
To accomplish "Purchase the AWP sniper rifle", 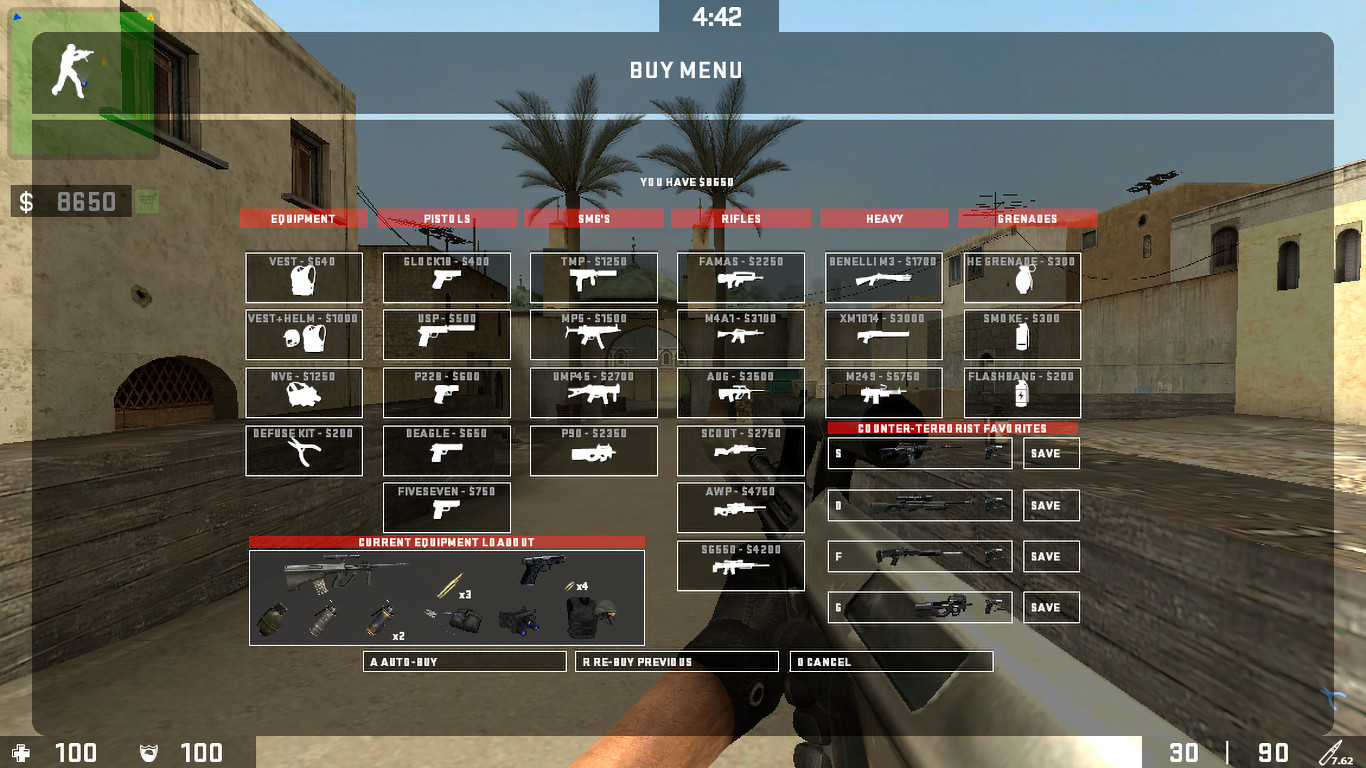I will [x=740, y=507].
